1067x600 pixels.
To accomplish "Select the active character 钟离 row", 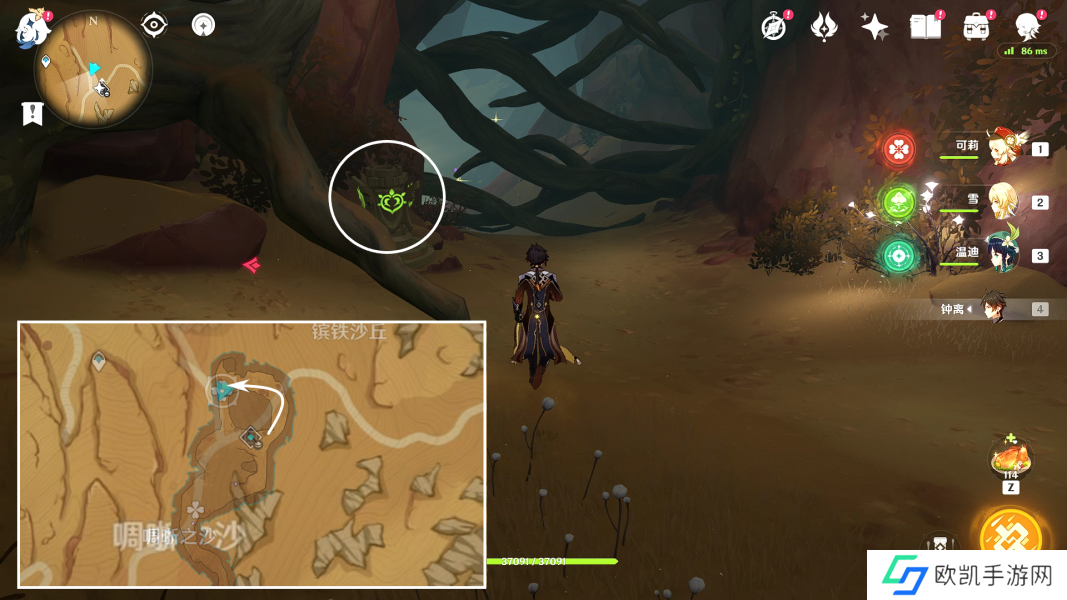I will (x=994, y=309).
